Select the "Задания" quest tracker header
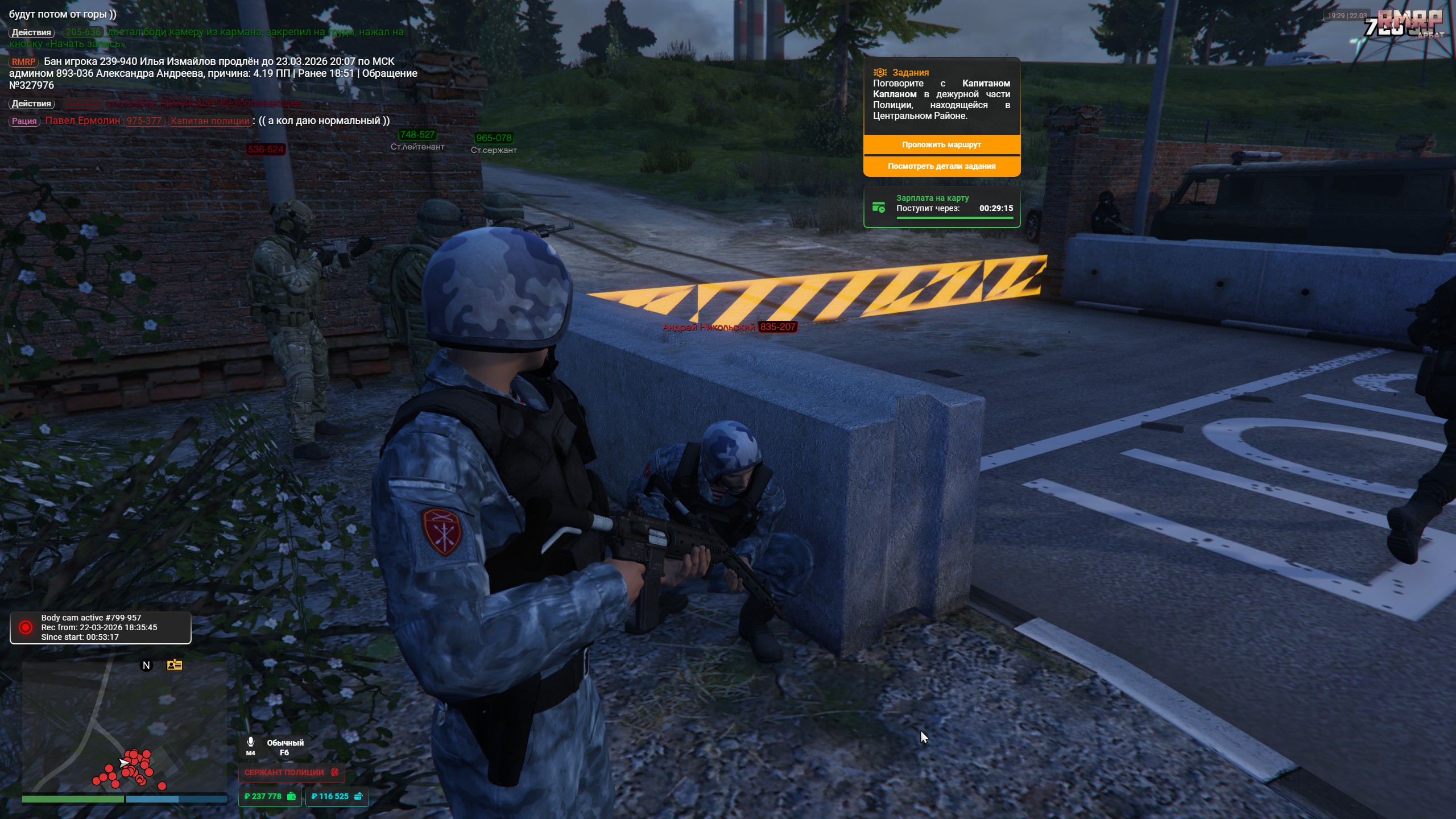 [x=910, y=72]
